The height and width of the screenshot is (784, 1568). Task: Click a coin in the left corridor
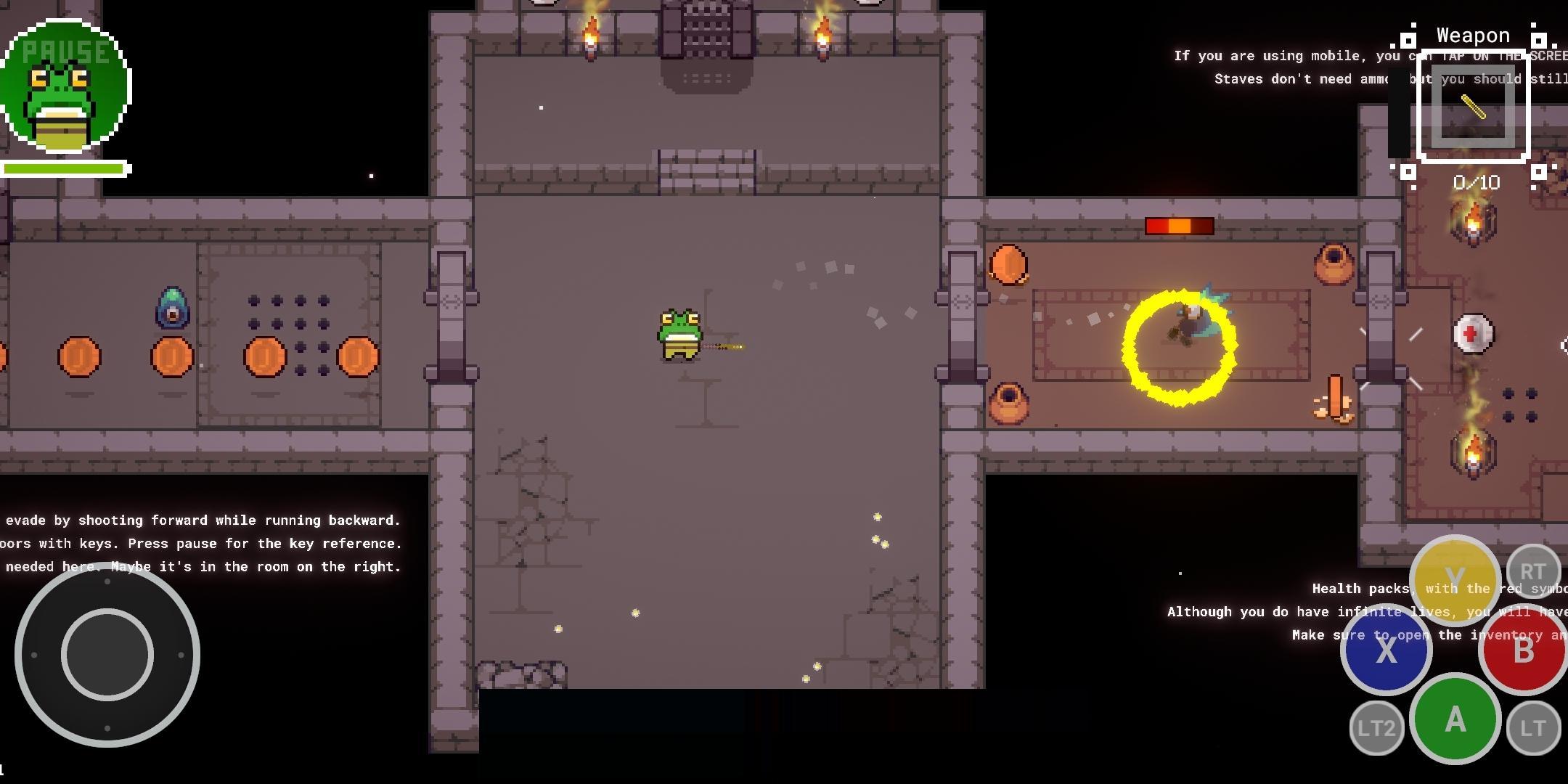point(80,356)
